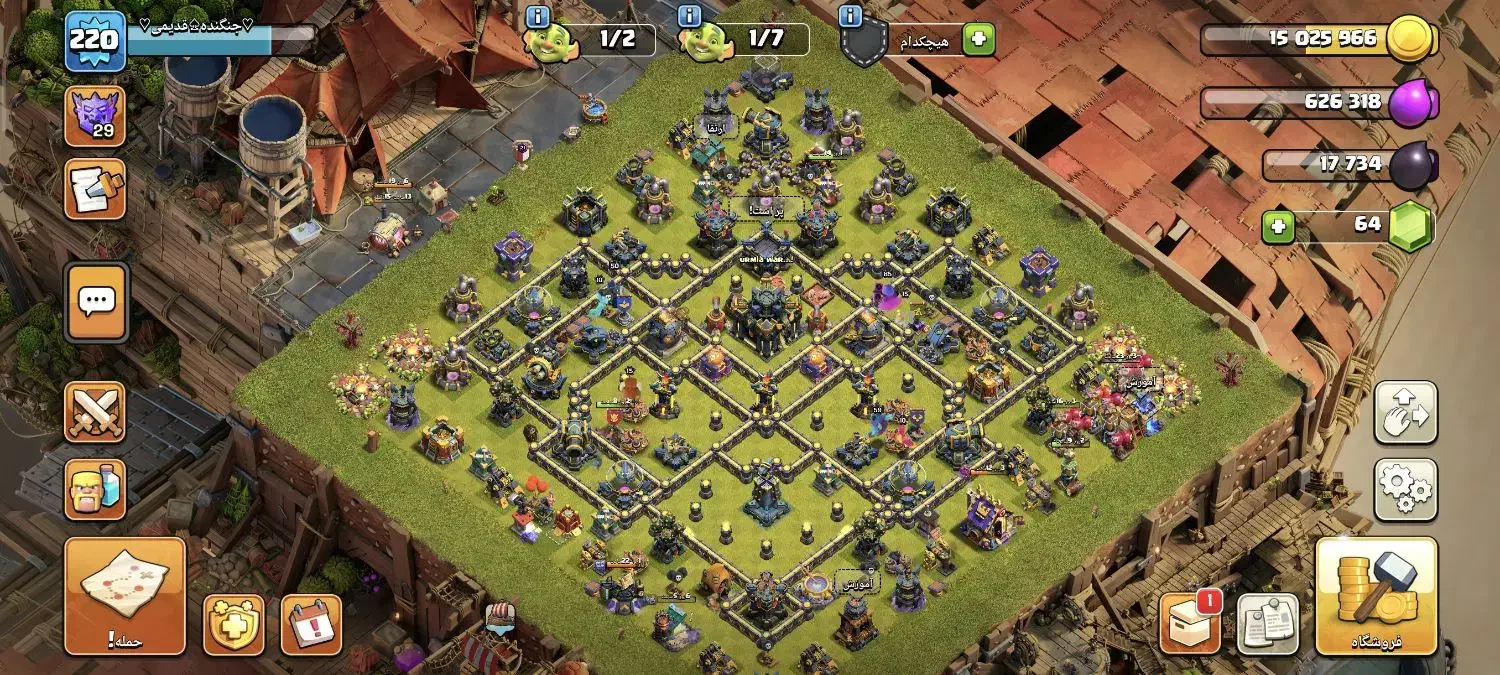
Task: Add a shield with green plus button
Action: (x=978, y=40)
